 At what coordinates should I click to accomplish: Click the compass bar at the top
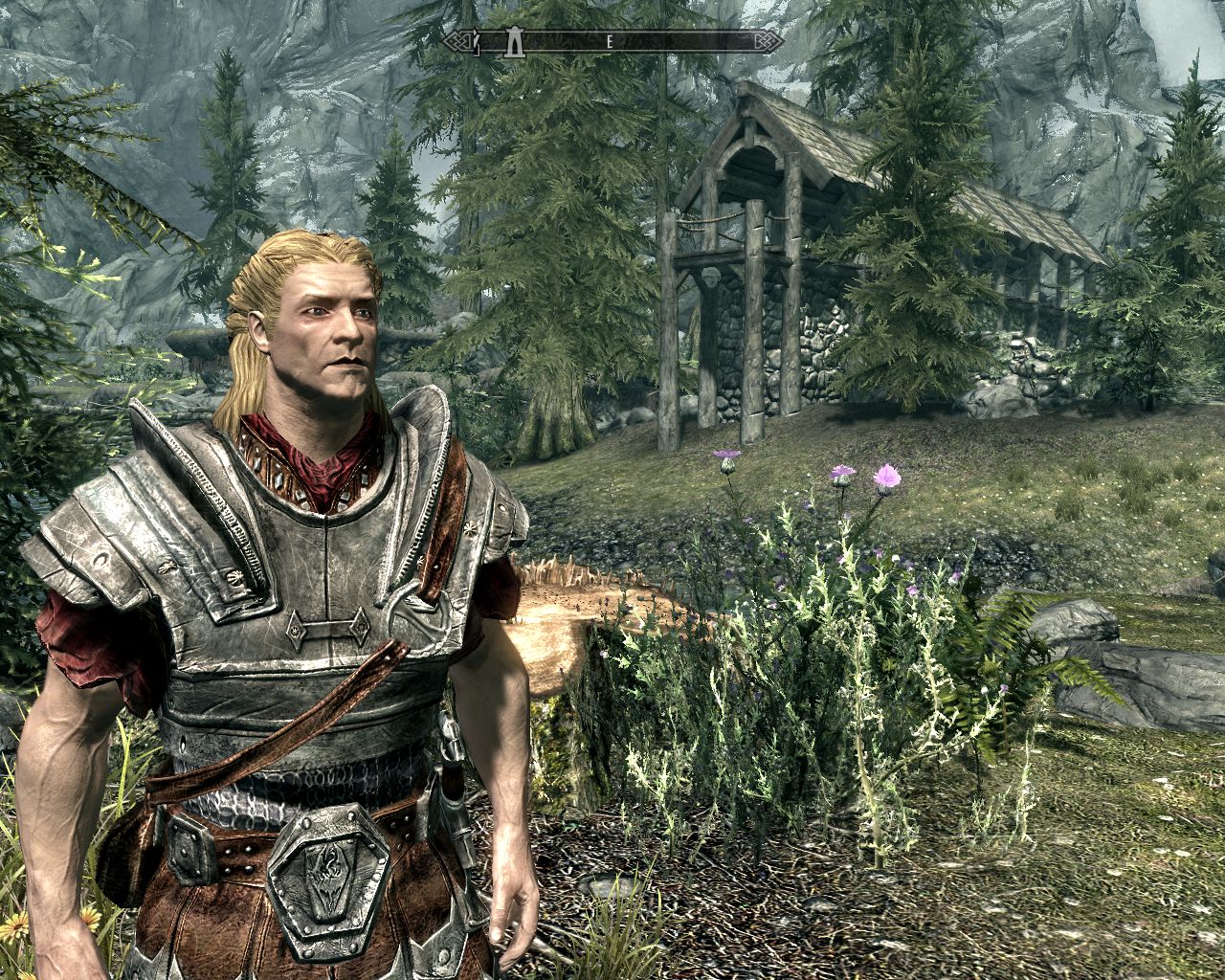[612, 42]
